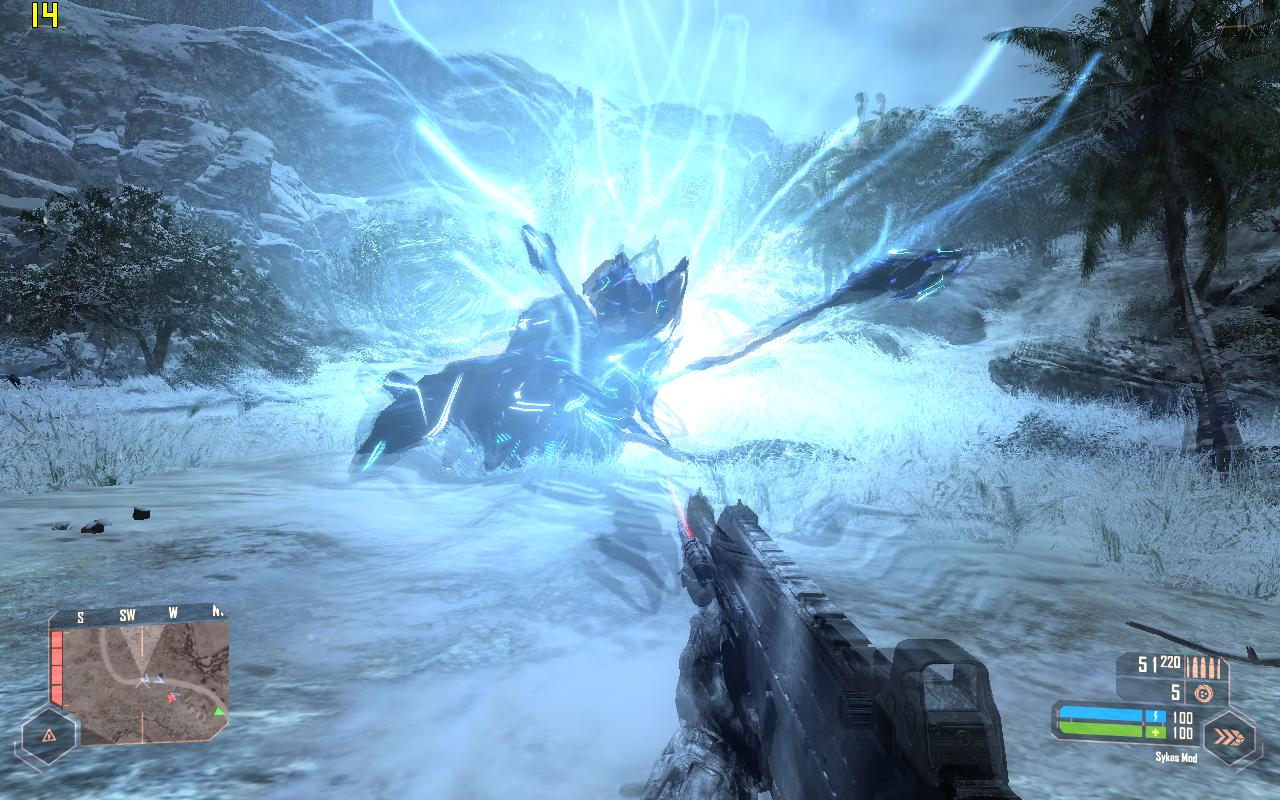Viewport: 1280px width, 800px height.
Task: Click the SW compass heading marker
Action: point(127,616)
